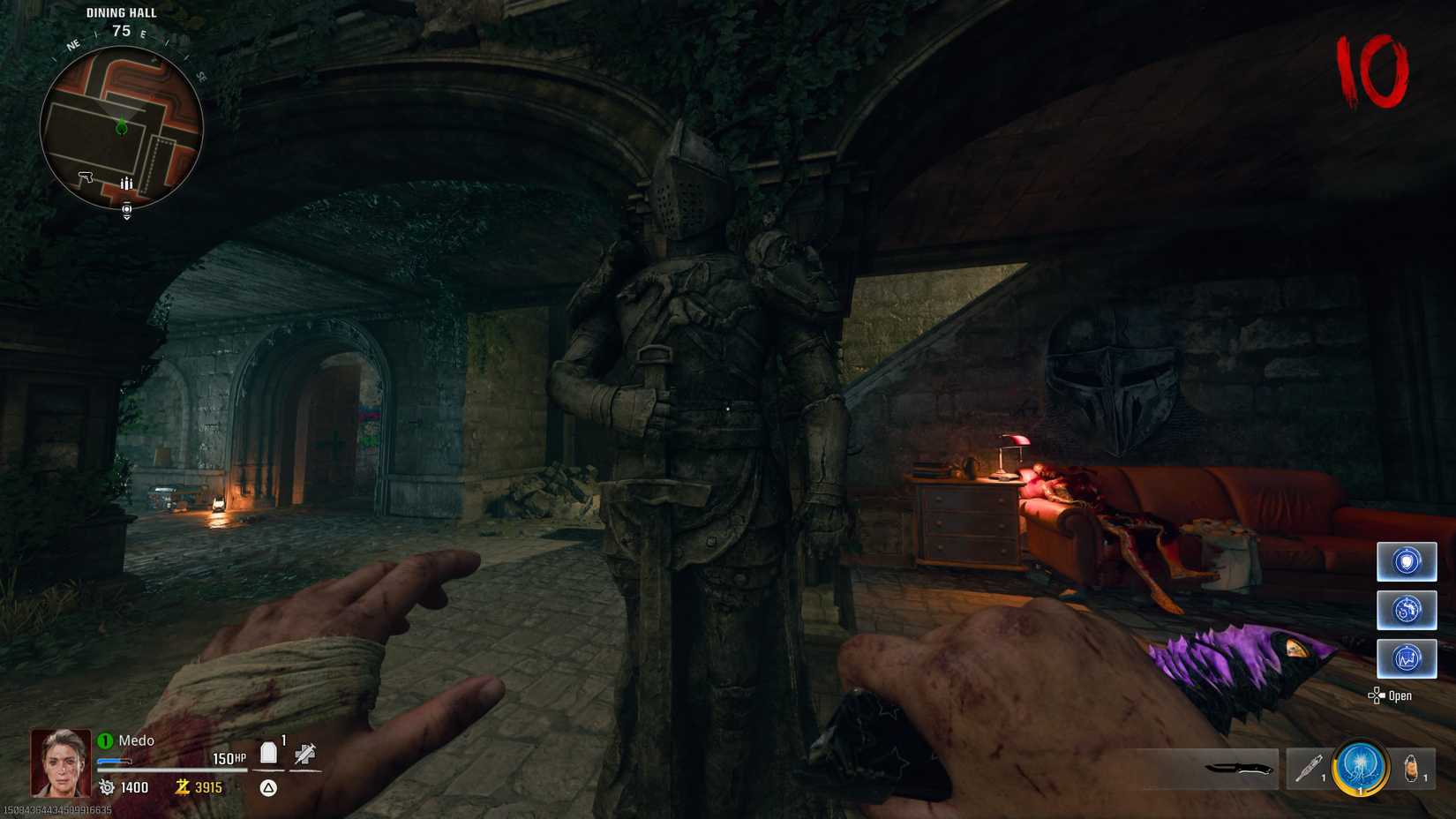Click the salvage gear icon beside 1400
The width and height of the screenshot is (1456, 819).
point(107,787)
